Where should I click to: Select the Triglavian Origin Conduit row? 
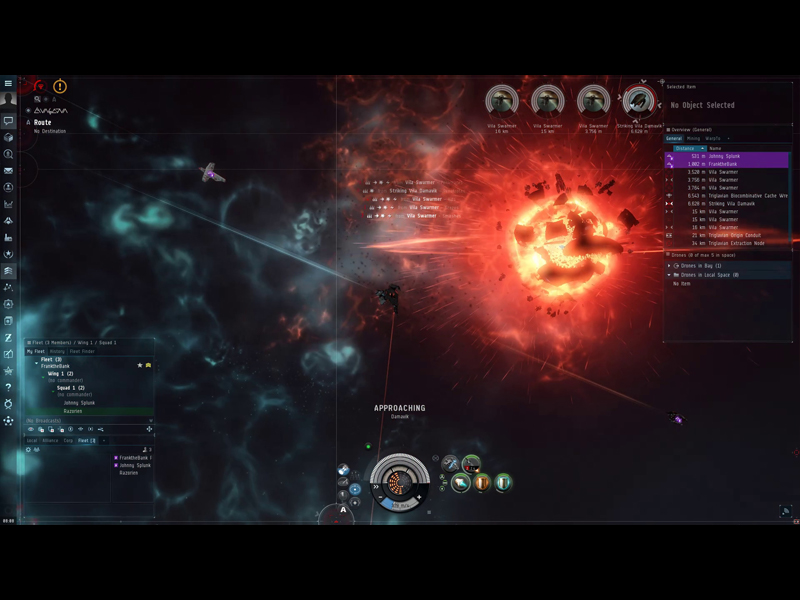click(735, 236)
